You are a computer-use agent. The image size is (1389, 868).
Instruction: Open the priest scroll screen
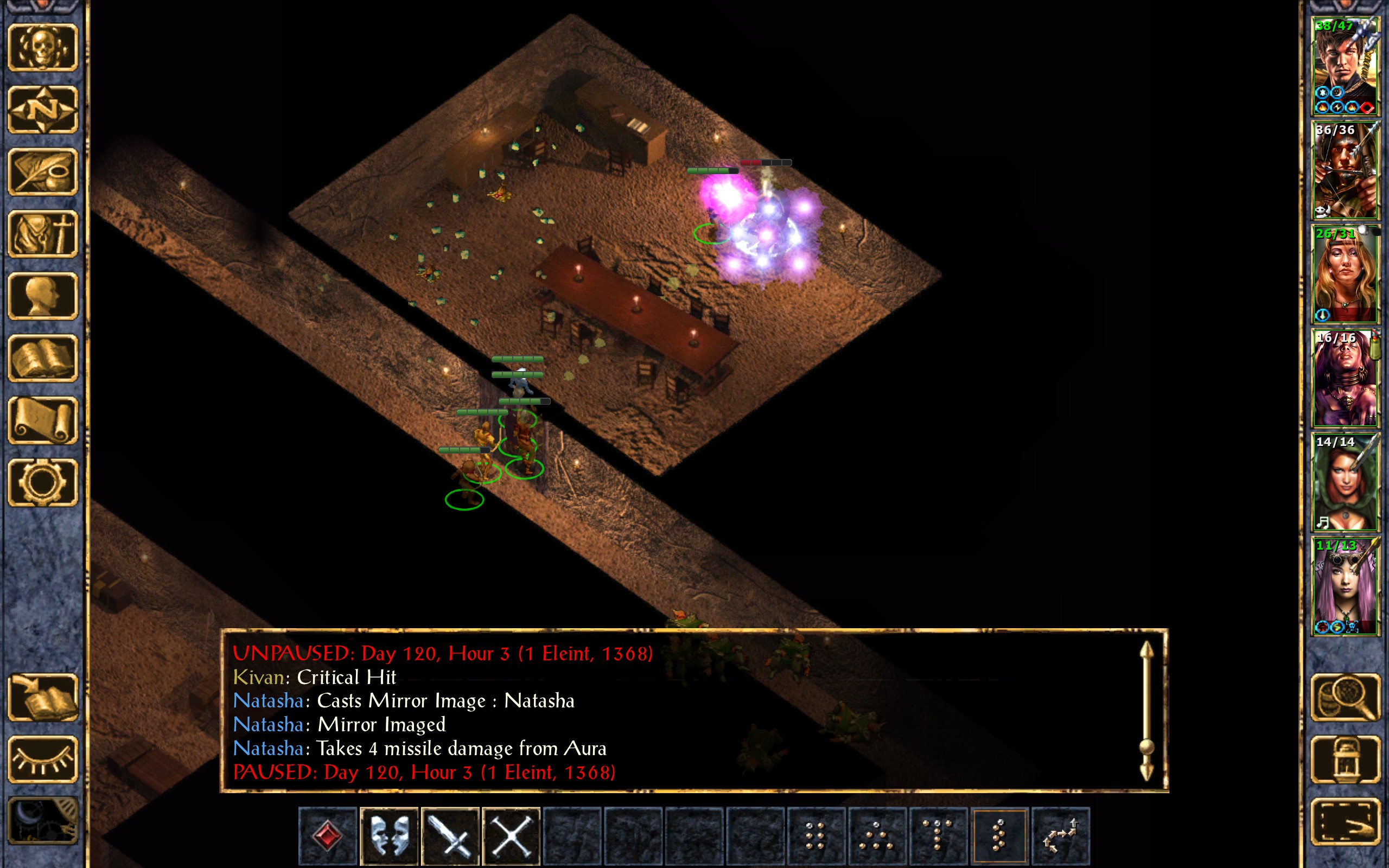coord(42,420)
